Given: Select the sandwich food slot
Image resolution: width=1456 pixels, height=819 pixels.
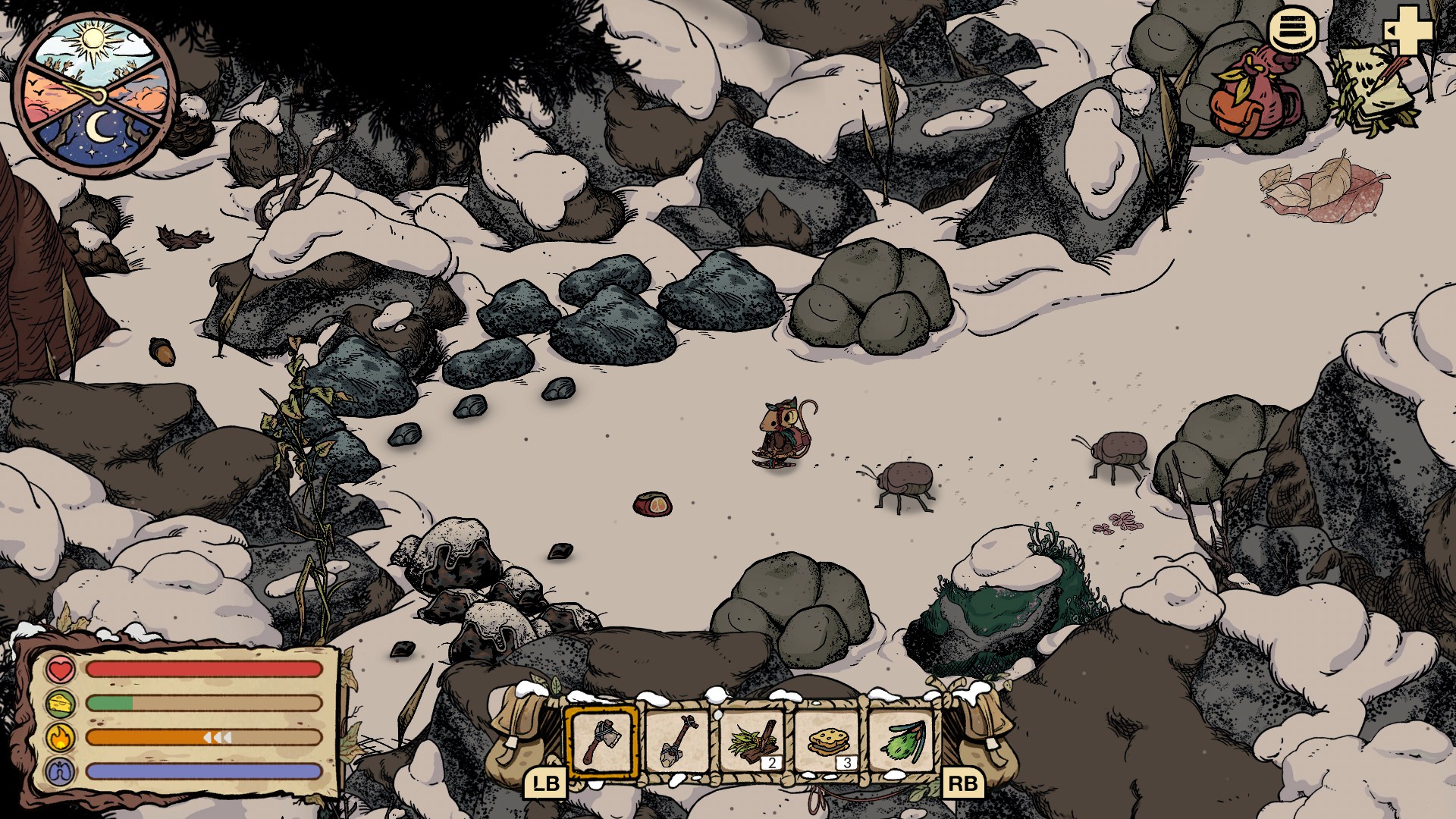Looking at the screenshot, I should click(x=827, y=741).
